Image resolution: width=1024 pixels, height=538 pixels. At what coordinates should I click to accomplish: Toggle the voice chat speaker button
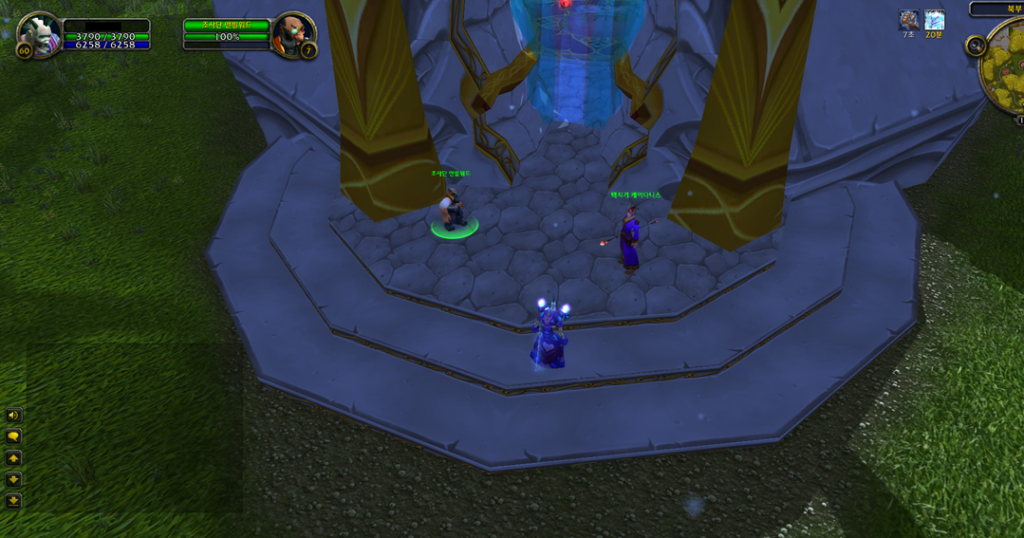pyautogui.click(x=14, y=415)
